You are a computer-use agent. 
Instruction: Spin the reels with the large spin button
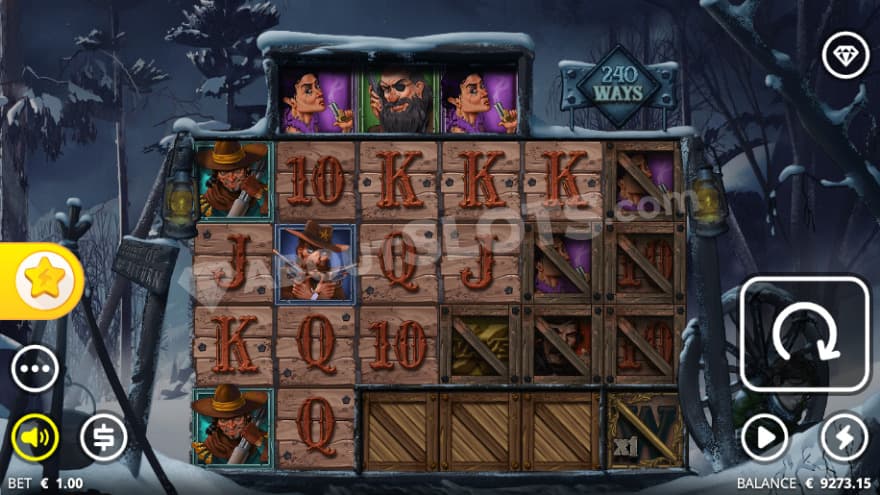[x=804, y=335]
